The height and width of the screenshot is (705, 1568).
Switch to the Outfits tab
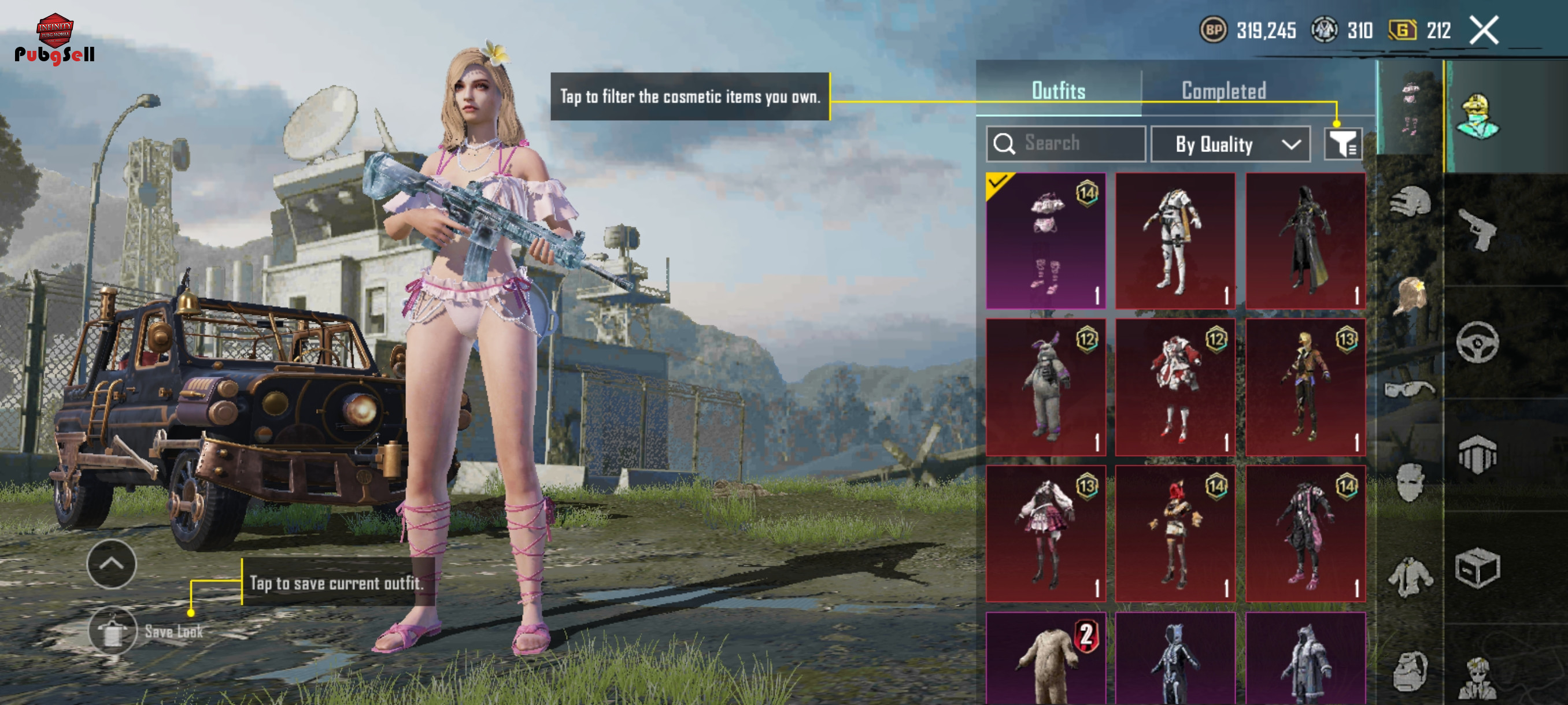pyautogui.click(x=1058, y=91)
